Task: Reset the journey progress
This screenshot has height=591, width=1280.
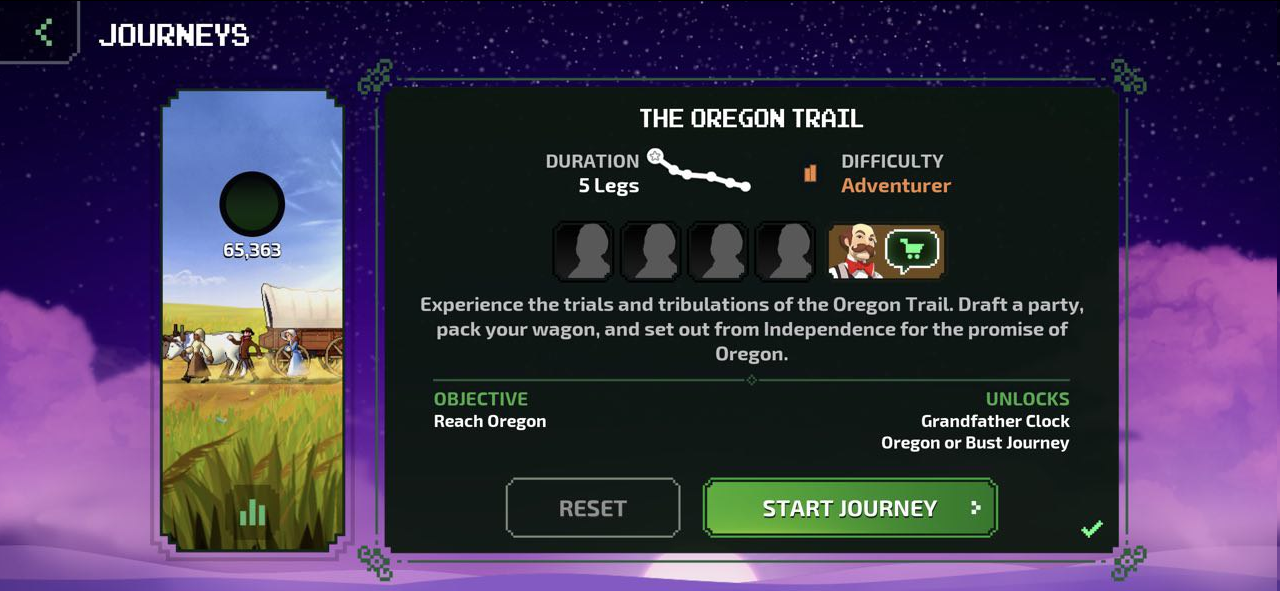Action: point(592,508)
